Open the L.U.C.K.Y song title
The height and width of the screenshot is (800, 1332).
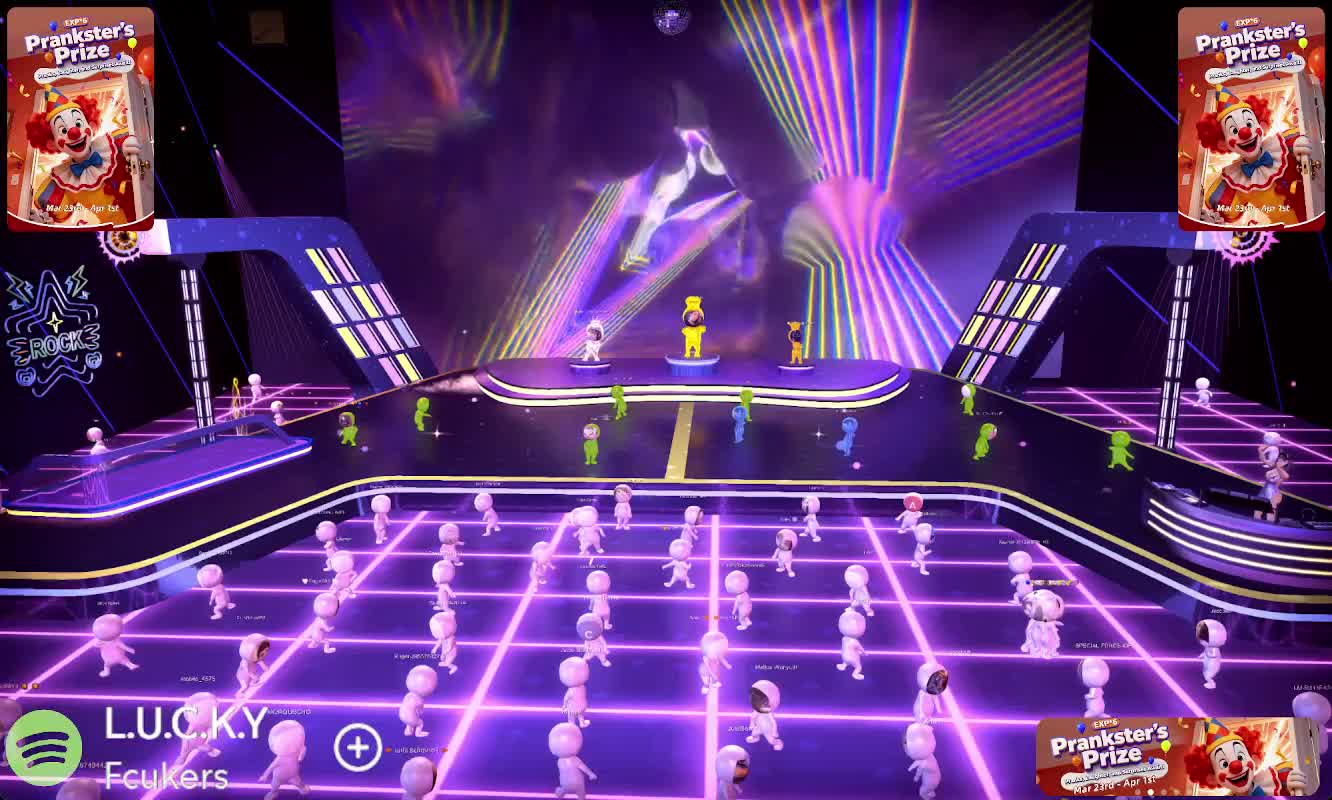point(186,723)
